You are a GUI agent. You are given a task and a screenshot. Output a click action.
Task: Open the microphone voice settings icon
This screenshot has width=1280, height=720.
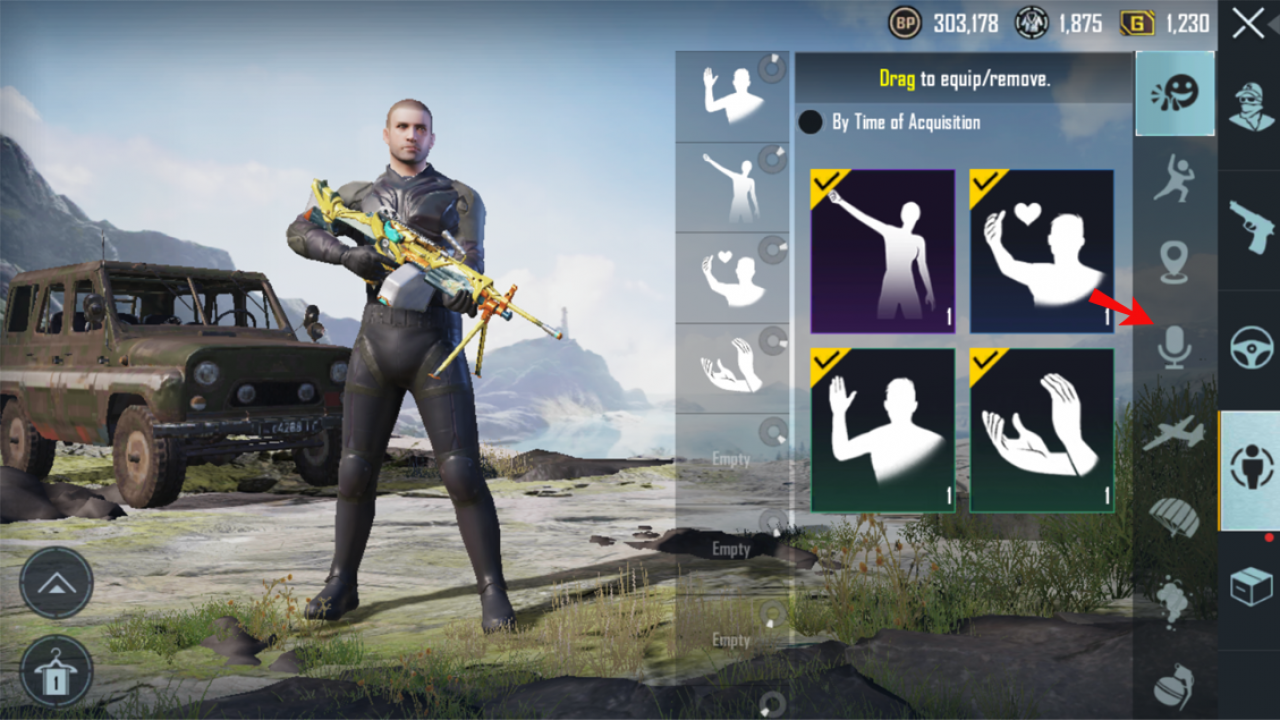(1175, 348)
